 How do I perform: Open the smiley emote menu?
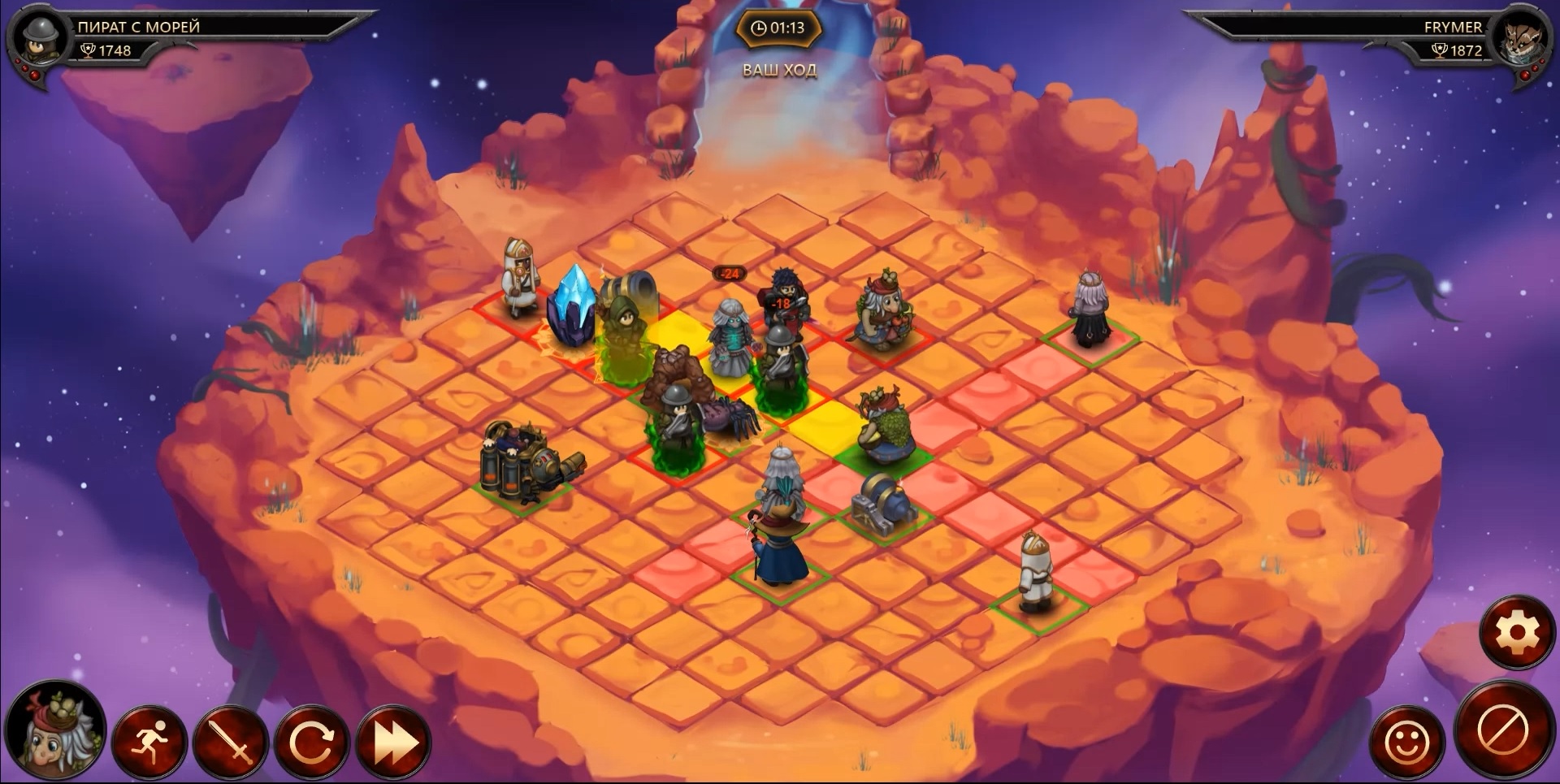tap(1406, 741)
